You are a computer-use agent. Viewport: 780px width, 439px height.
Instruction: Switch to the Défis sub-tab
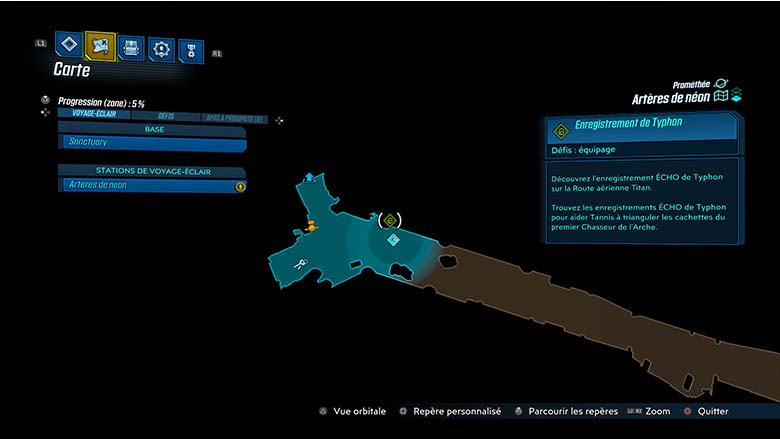click(x=166, y=117)
